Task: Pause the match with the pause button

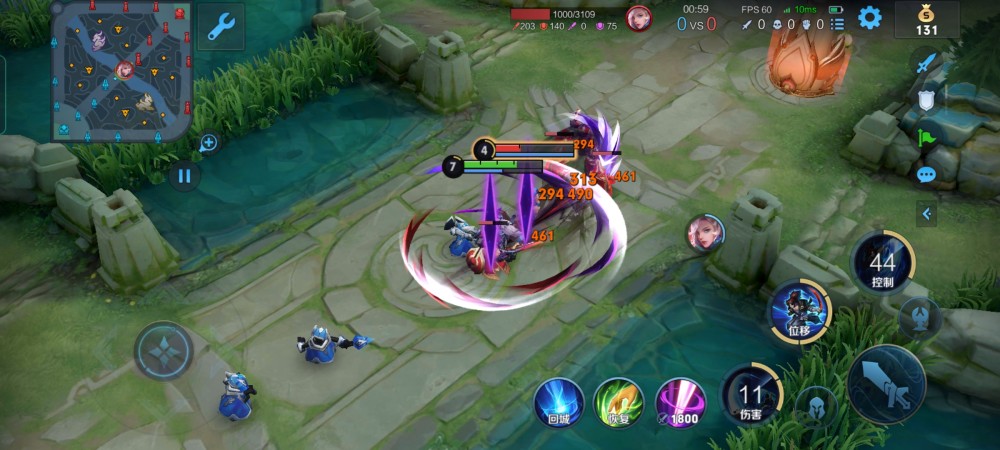Action: click(x=184, y=176)
